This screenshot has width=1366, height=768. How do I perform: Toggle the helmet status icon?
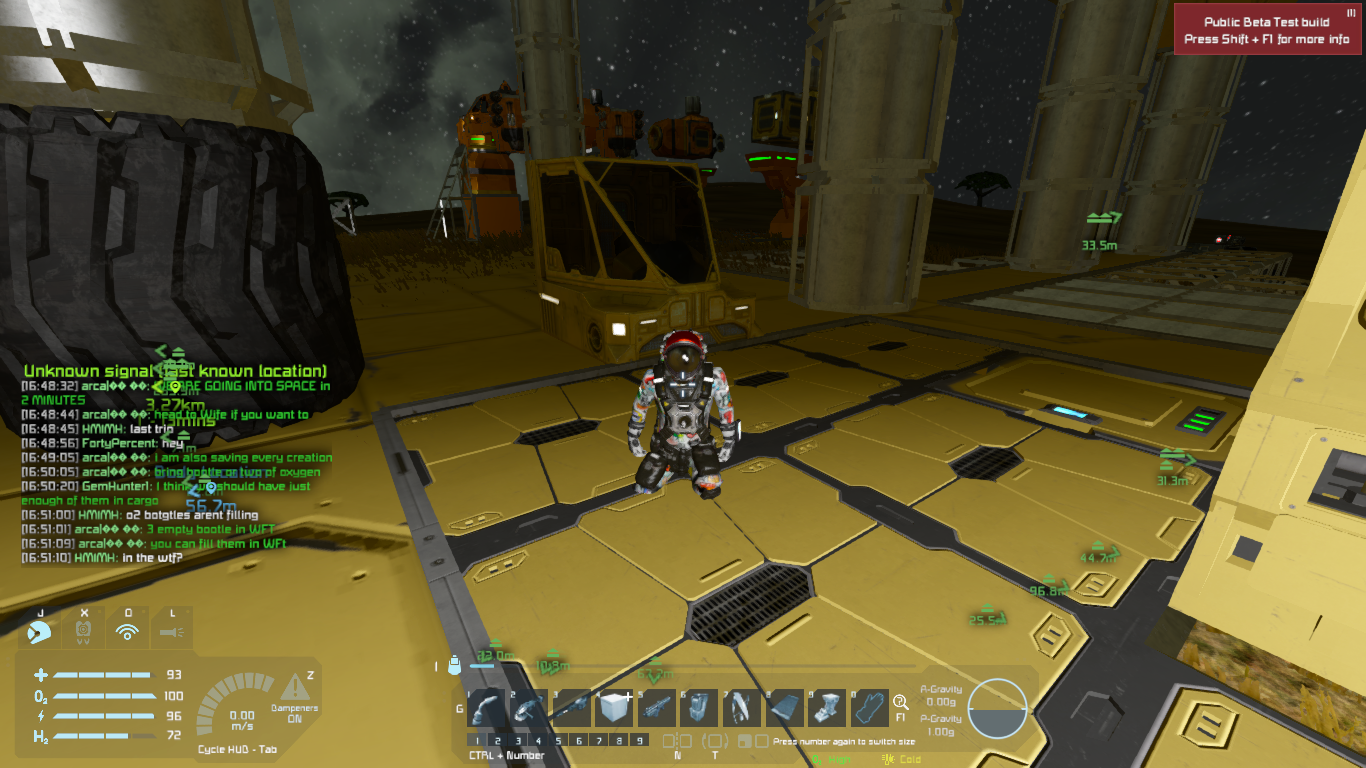pos(40,631)
